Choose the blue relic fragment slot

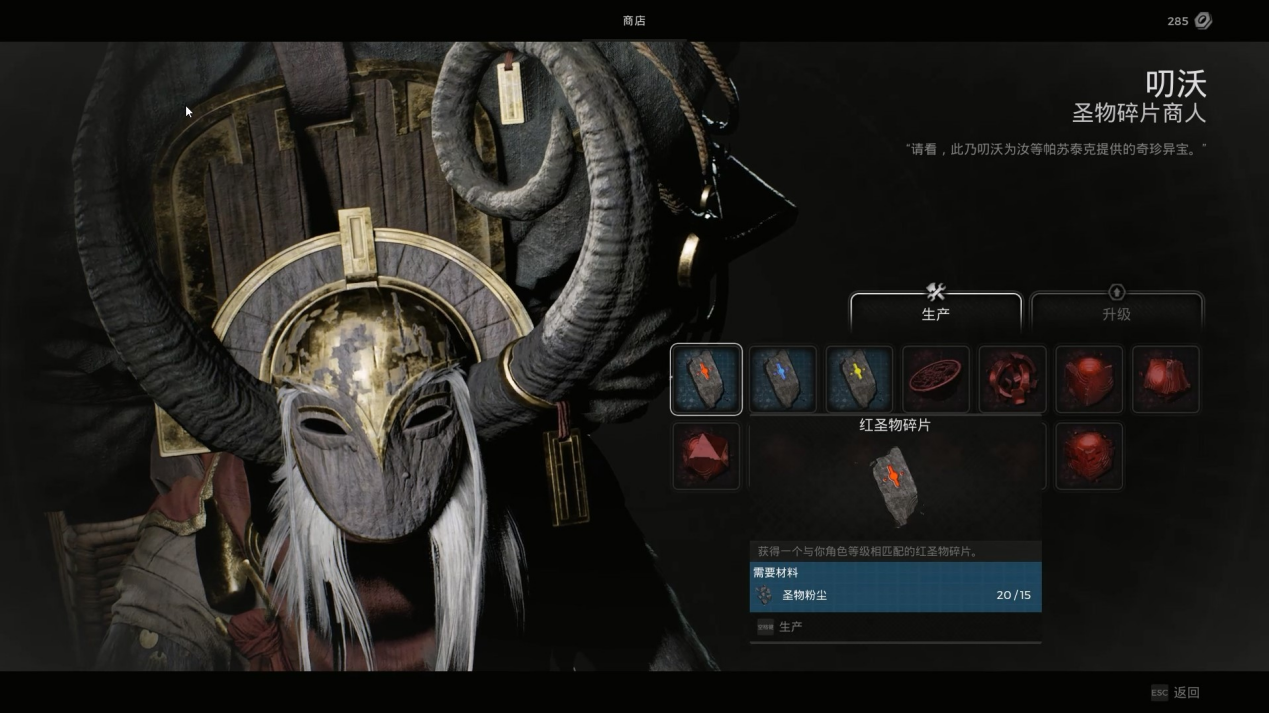(x=783, y=379)
